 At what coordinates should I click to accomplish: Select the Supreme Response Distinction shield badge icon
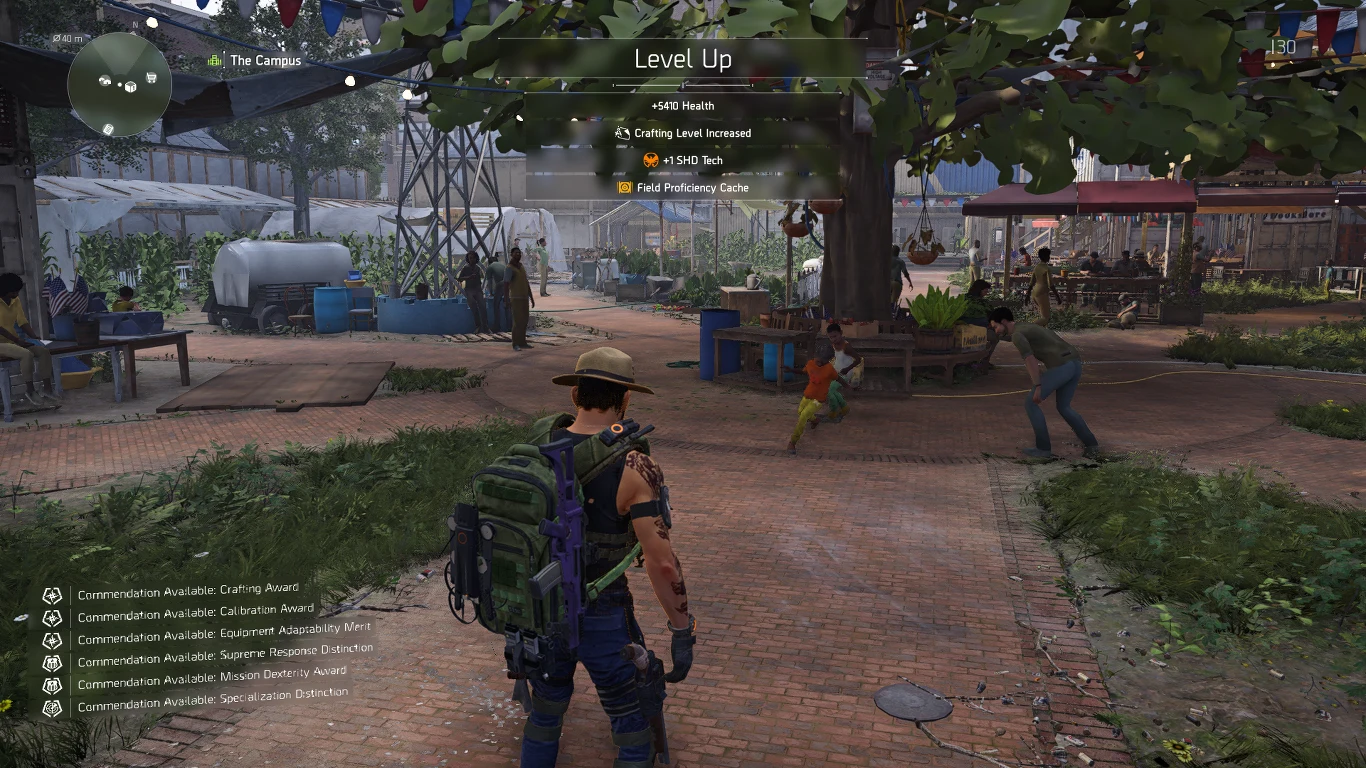pos(52,660)
